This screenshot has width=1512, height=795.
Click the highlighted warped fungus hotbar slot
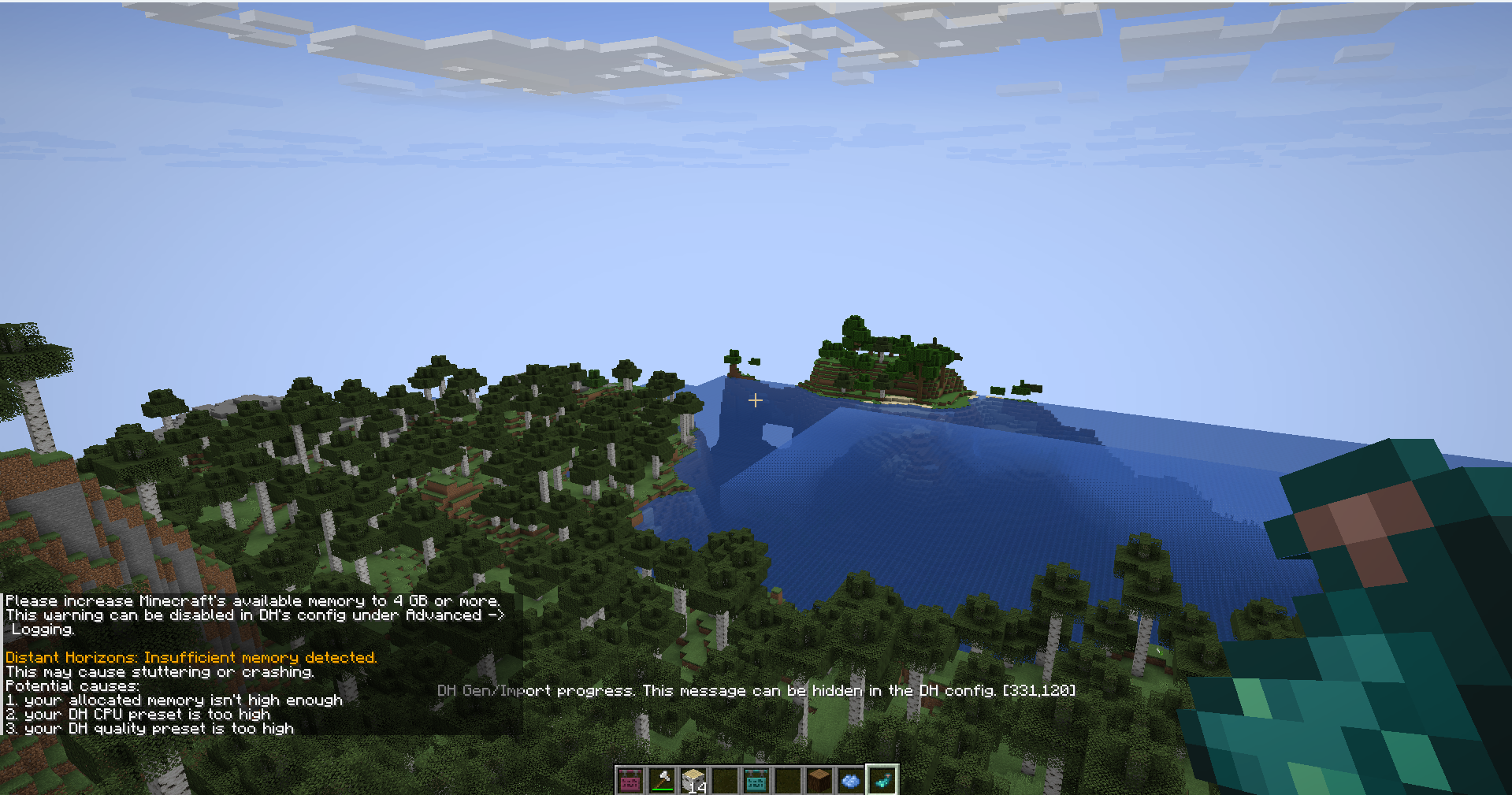(x=883, y=780)
